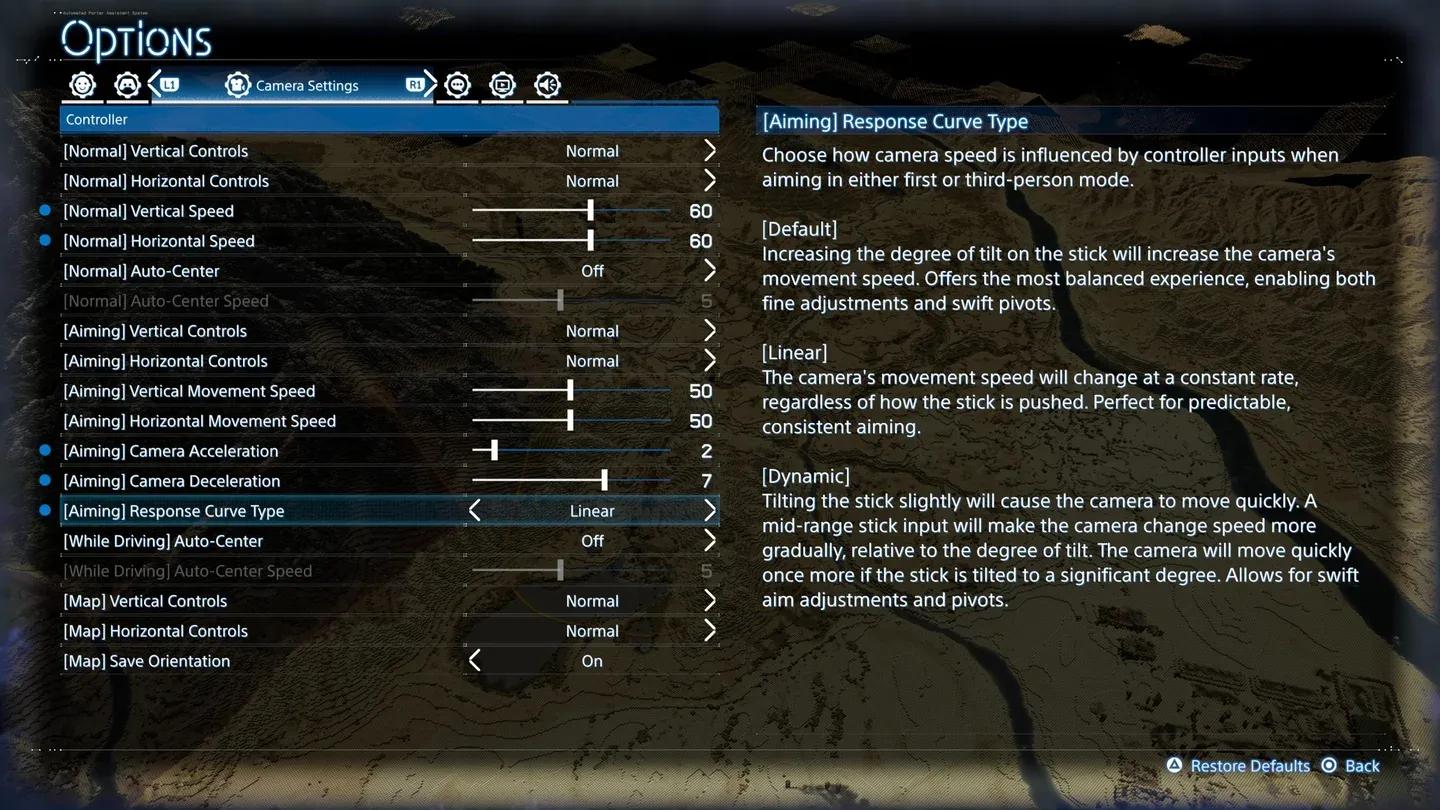The image size is (1440, 810).
Task: Click the R1 next tab icon
Action: click(x=415, y=84)
